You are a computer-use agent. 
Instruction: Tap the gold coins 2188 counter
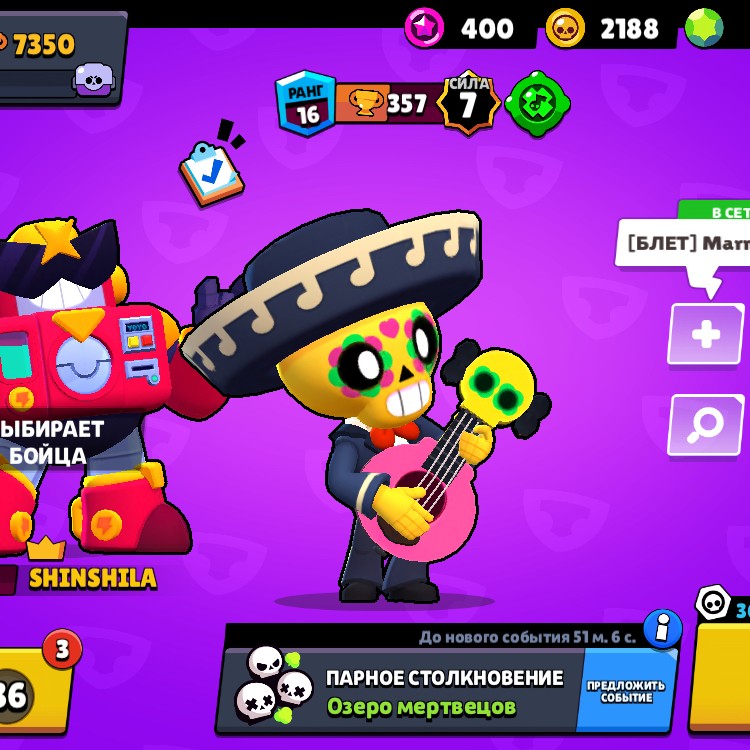605,28
